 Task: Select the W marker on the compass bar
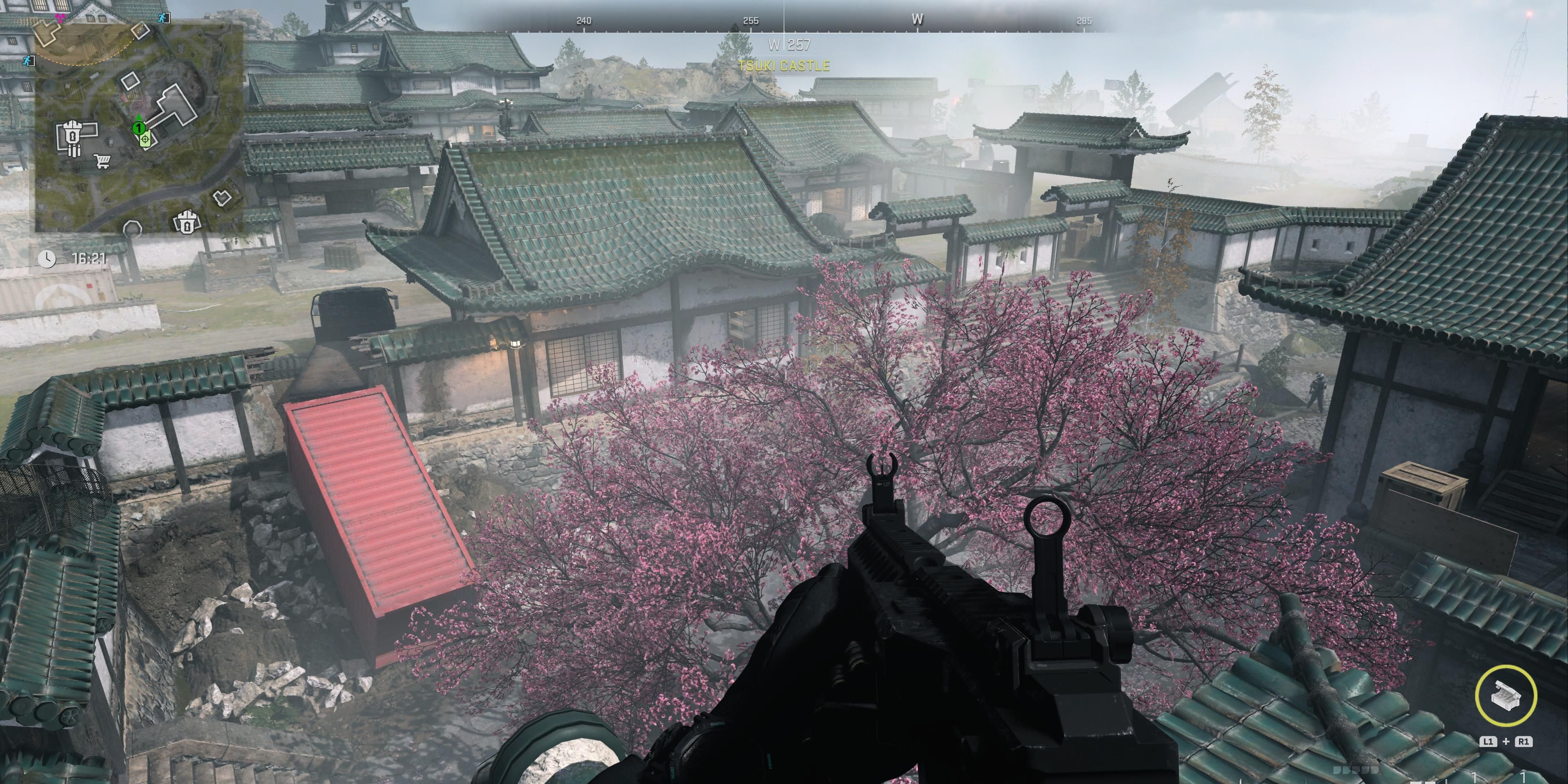pyautogui.click(x=918, y=19)
